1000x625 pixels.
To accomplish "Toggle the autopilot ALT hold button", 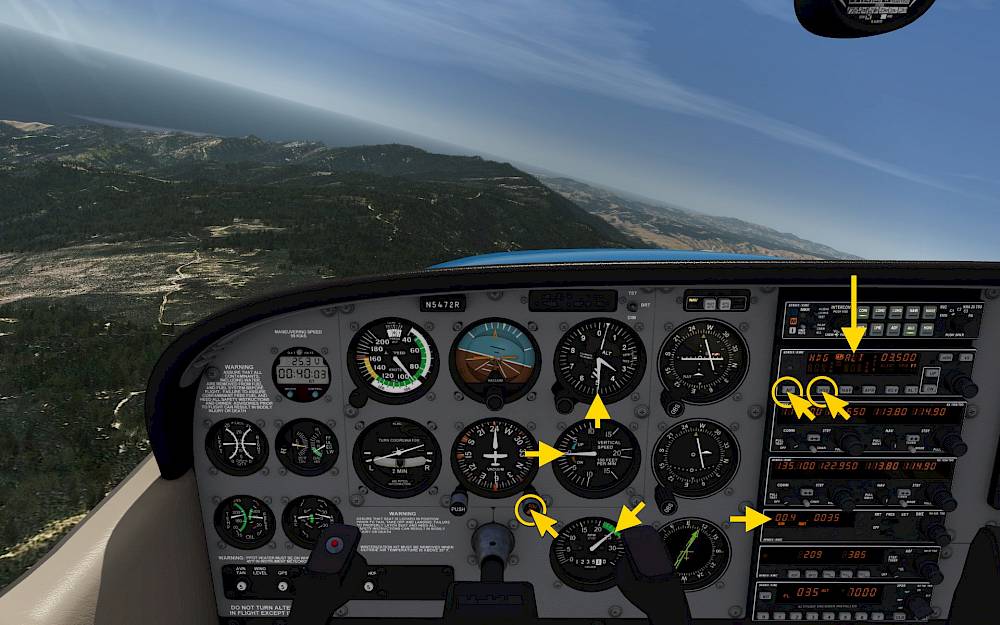I will [909, 388].
